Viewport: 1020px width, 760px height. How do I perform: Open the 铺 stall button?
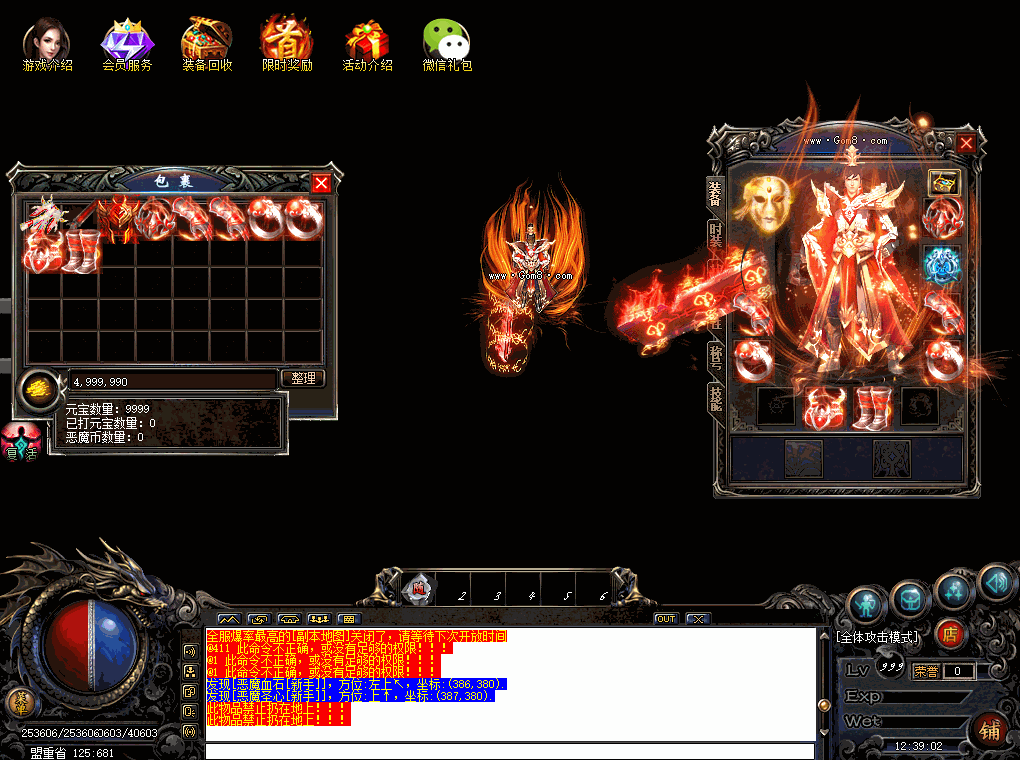click(988, 731)
